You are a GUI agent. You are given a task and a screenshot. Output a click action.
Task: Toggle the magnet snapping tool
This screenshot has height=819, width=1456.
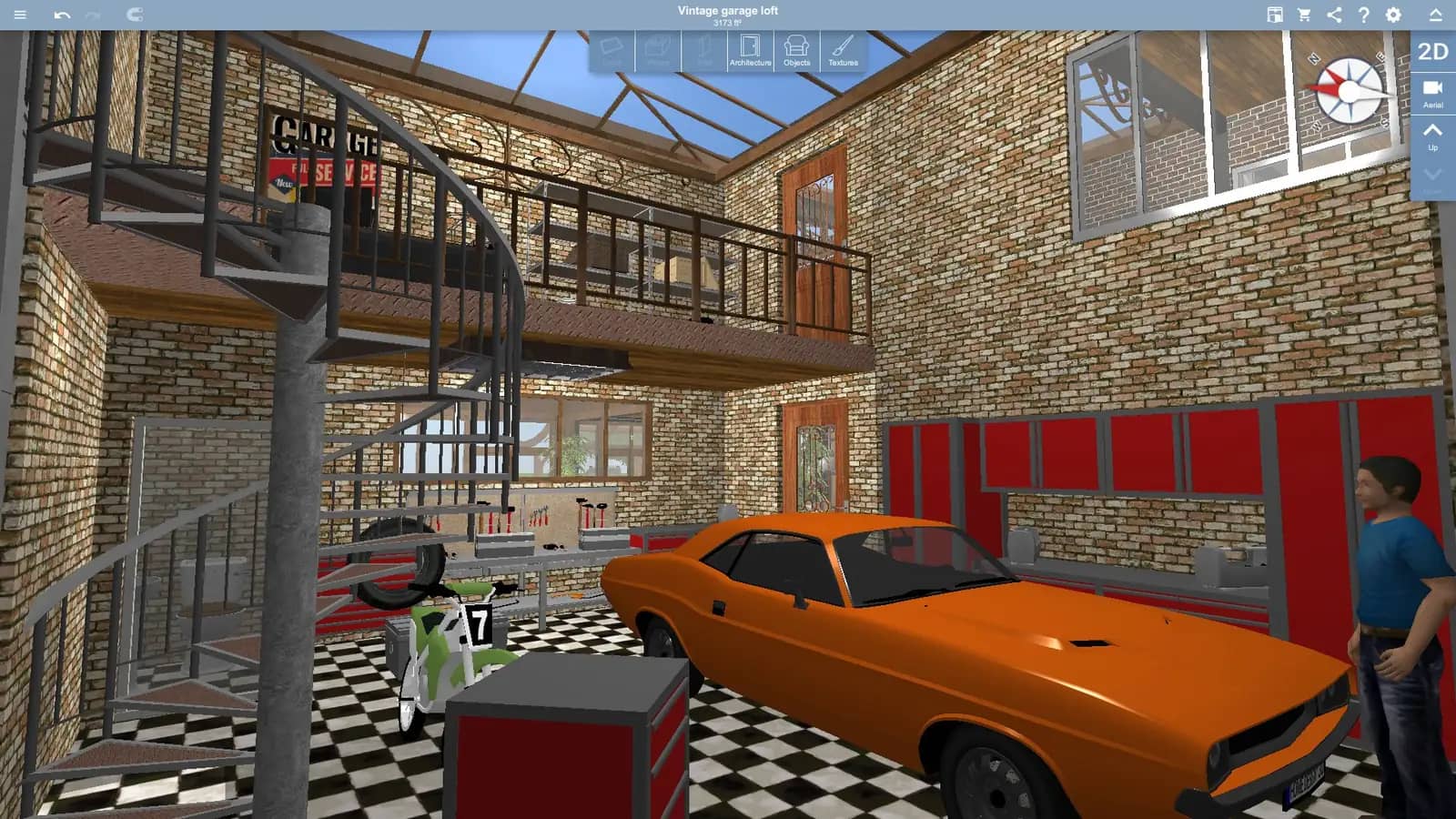point(135,14)
